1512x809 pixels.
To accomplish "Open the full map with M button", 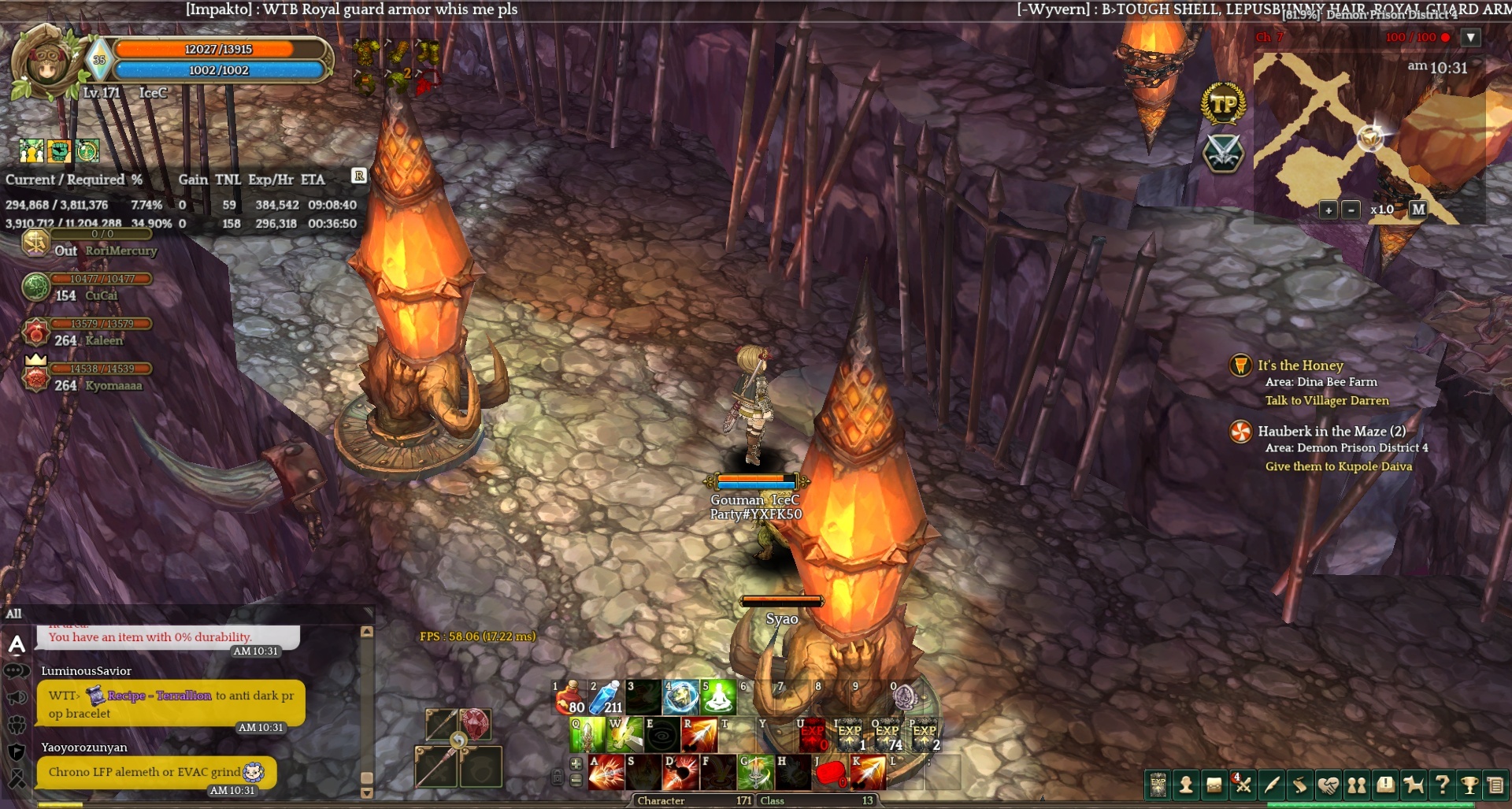I will point(1418,210).
